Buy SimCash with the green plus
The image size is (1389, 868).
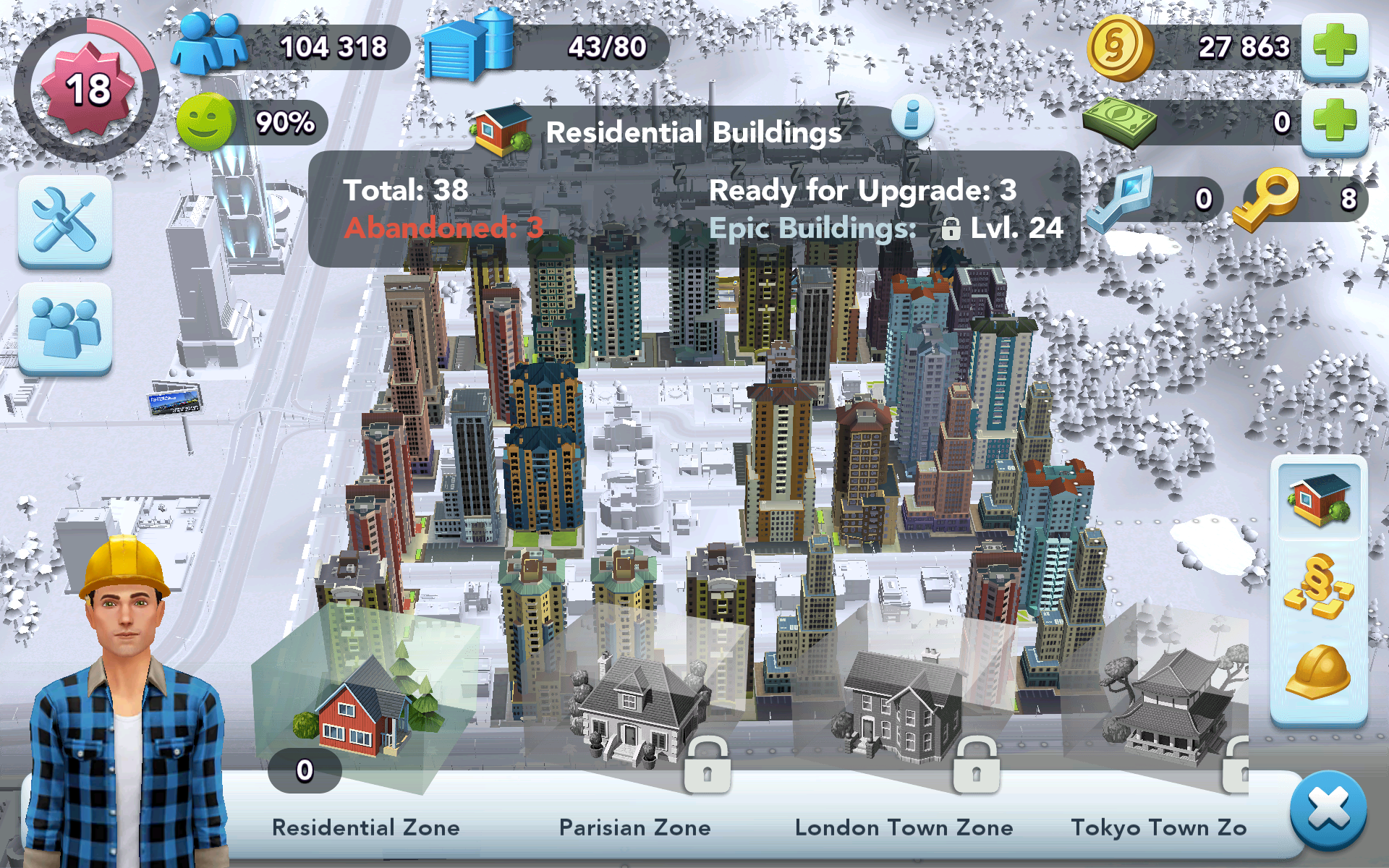click(x=1334, y=121)
